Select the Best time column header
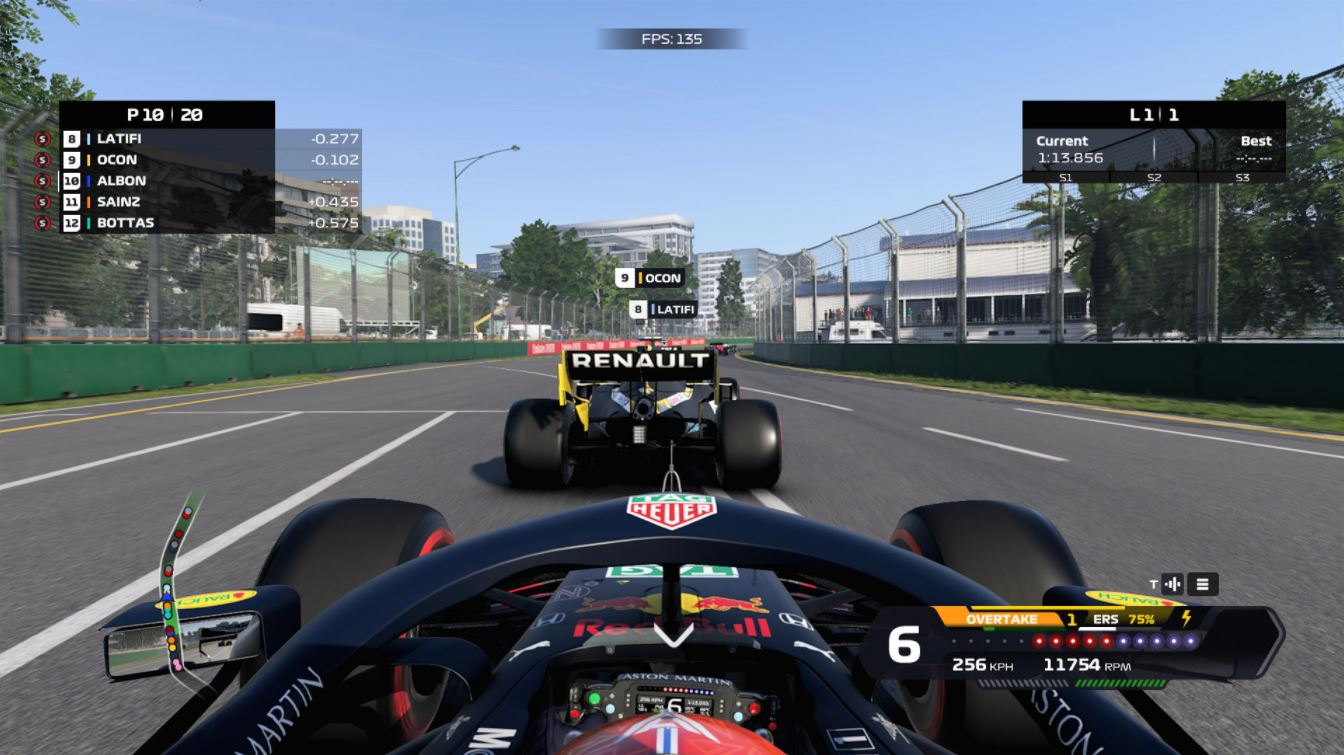The width and height of the screenshot is (1344, 755). 1255,141
